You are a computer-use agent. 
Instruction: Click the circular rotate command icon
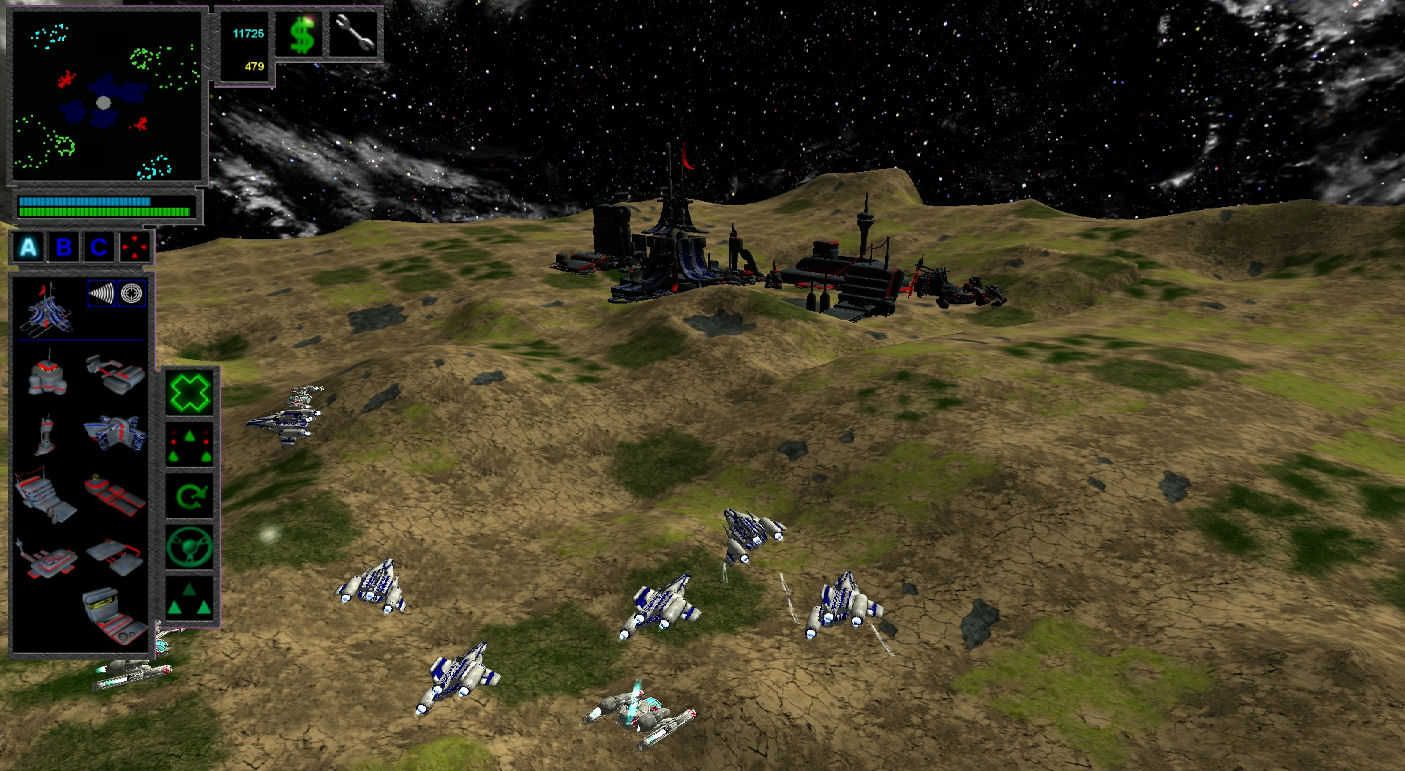(x=189, y=497)
